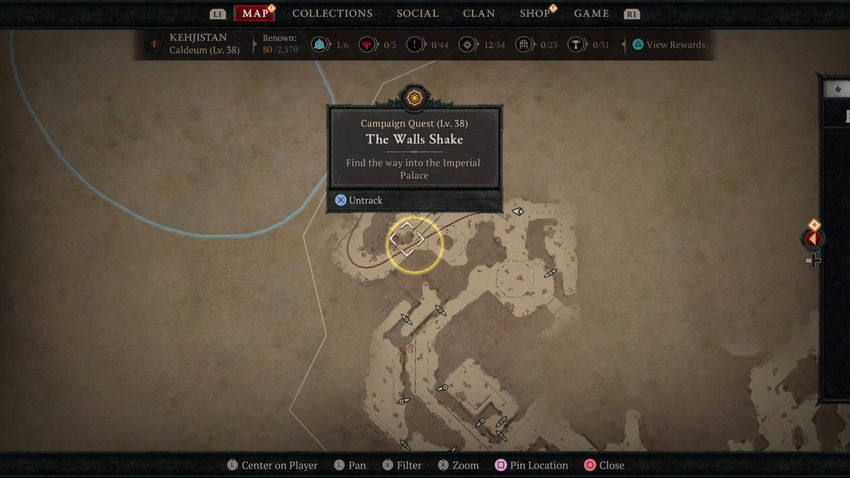Open the Game tab

coord(591,14)
